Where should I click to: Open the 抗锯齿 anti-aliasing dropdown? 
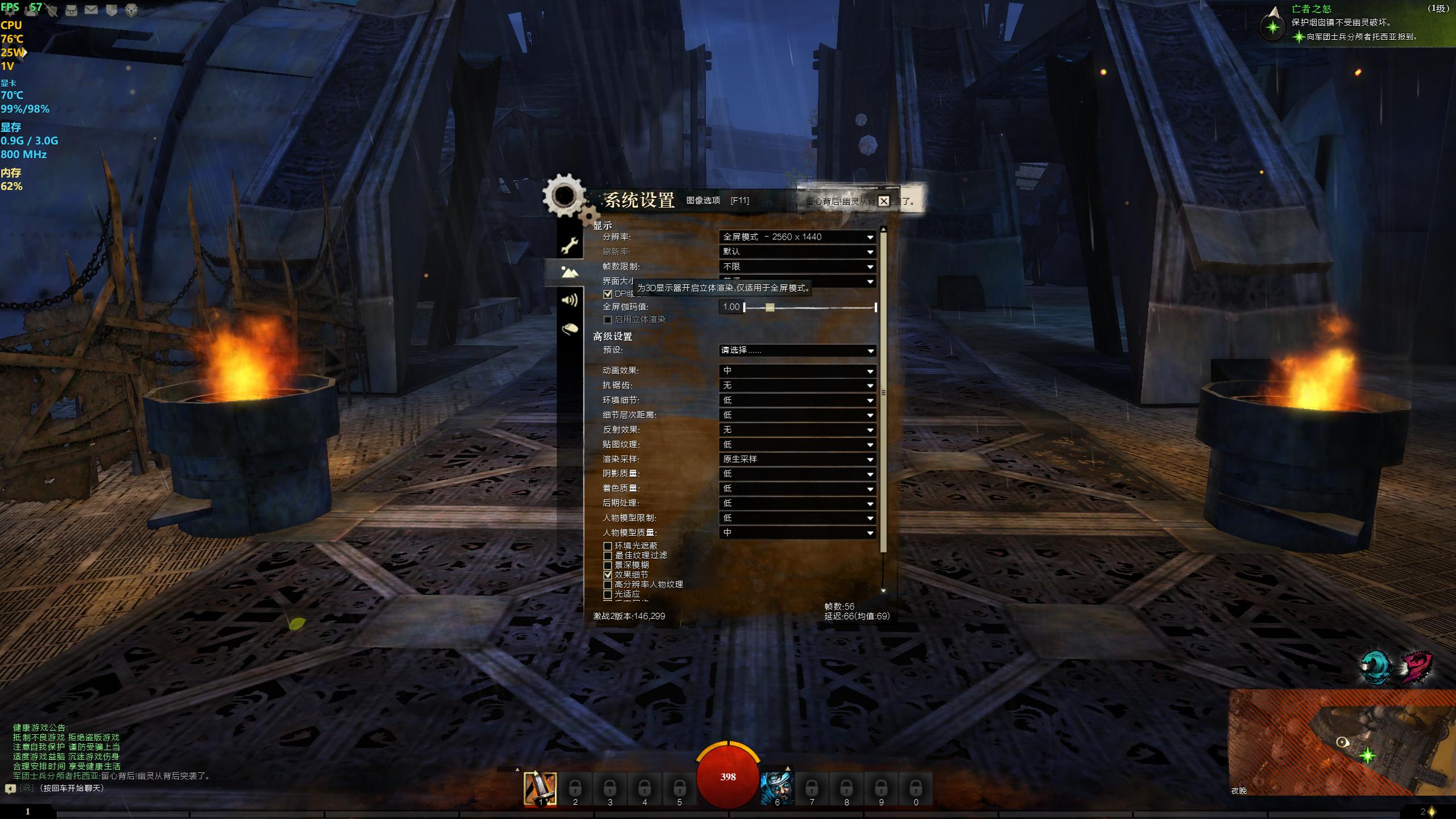(x=797, y=386)
